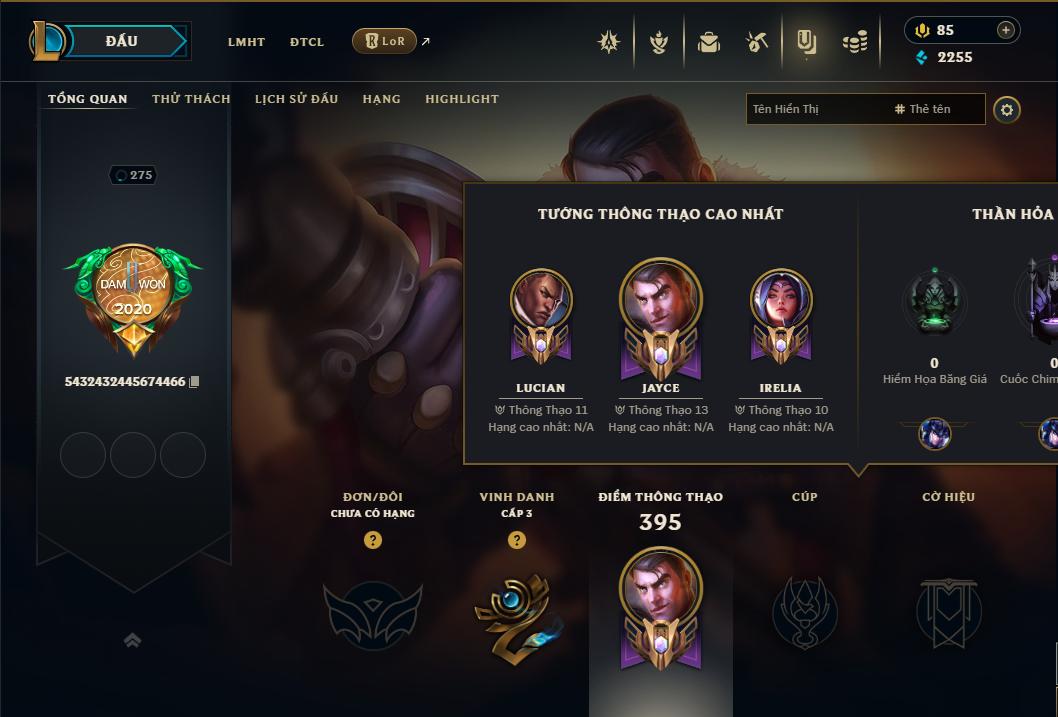The image size is (1058, 717).
Task: Open the Clash star emblem icon
Action: point(609,42)
